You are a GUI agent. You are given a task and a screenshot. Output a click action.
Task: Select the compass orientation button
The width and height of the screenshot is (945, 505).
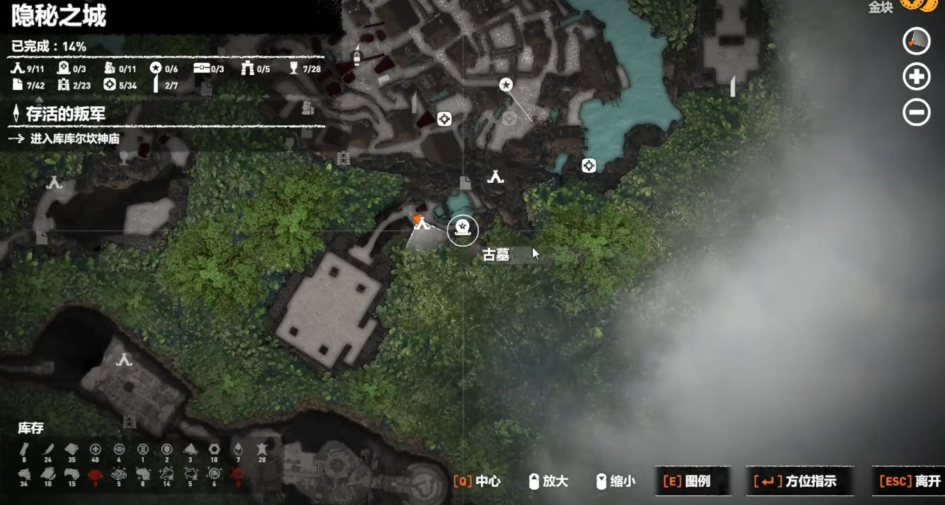916,41
